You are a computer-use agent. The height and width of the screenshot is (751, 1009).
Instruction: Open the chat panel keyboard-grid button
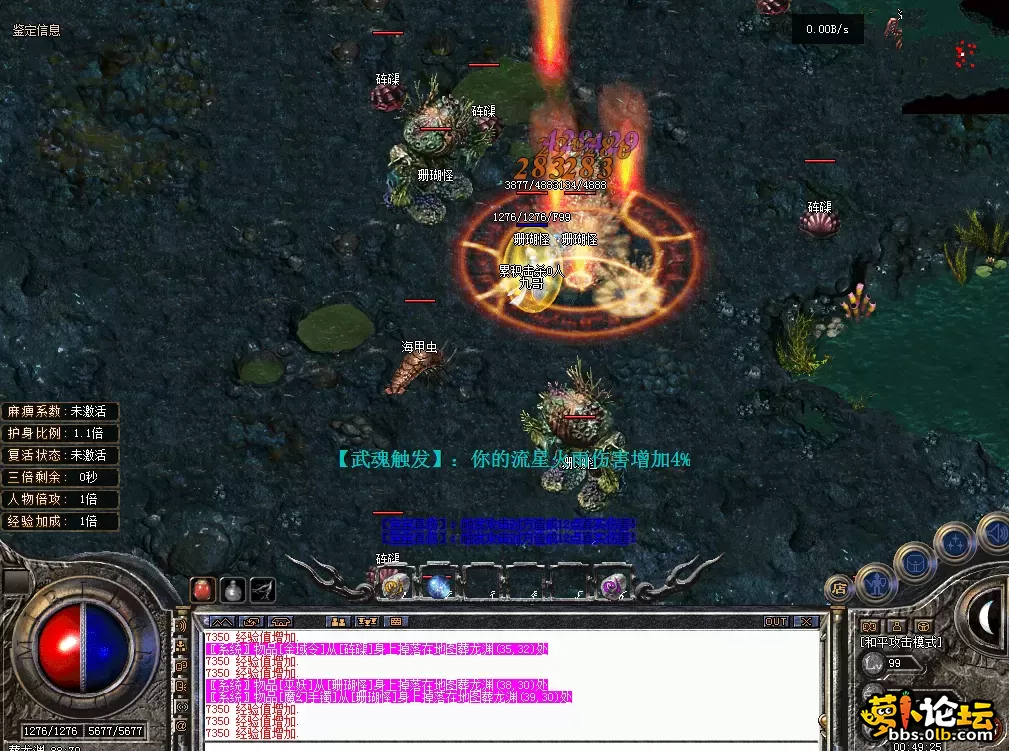[395, 621]
